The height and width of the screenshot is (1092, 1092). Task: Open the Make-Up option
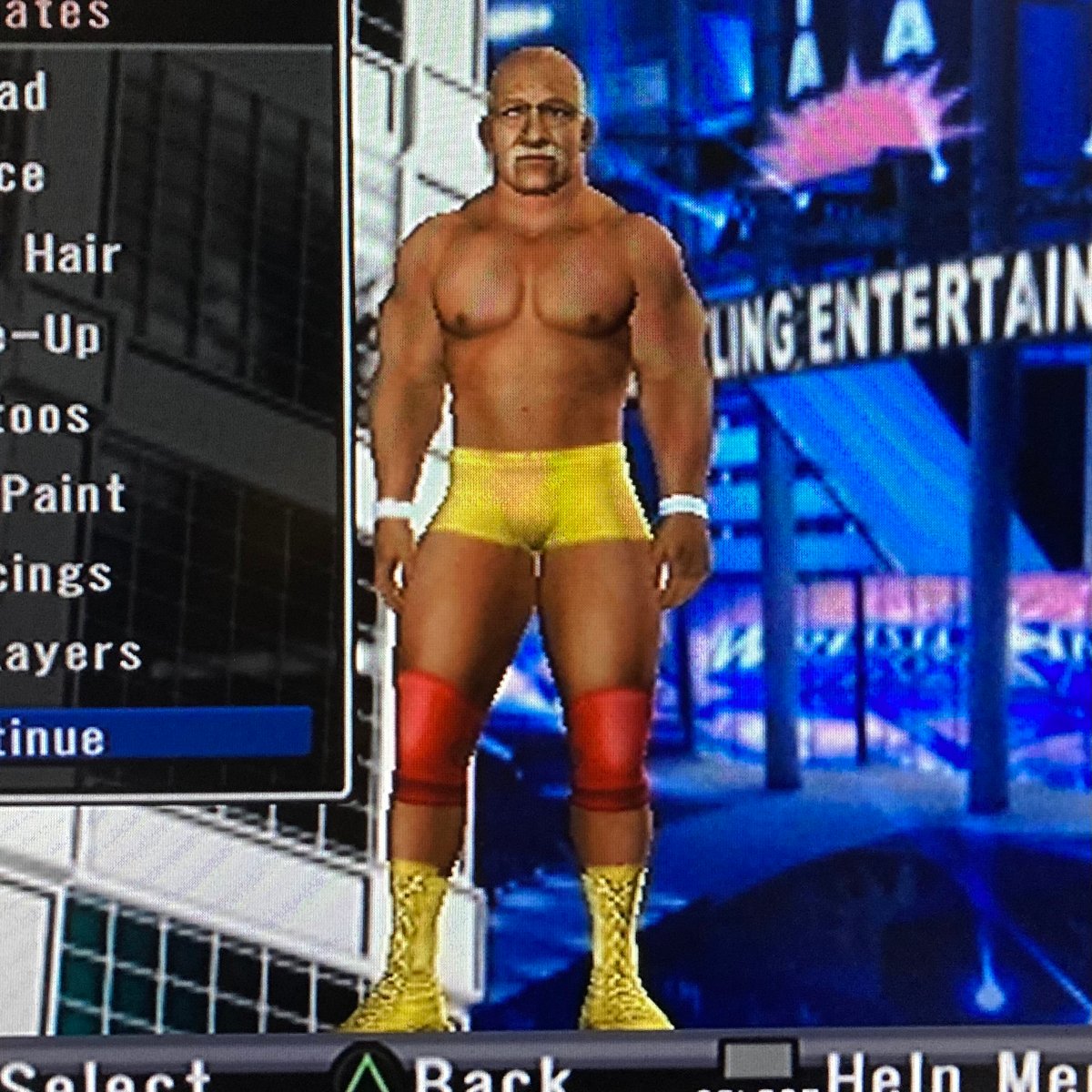click(50, 337)
